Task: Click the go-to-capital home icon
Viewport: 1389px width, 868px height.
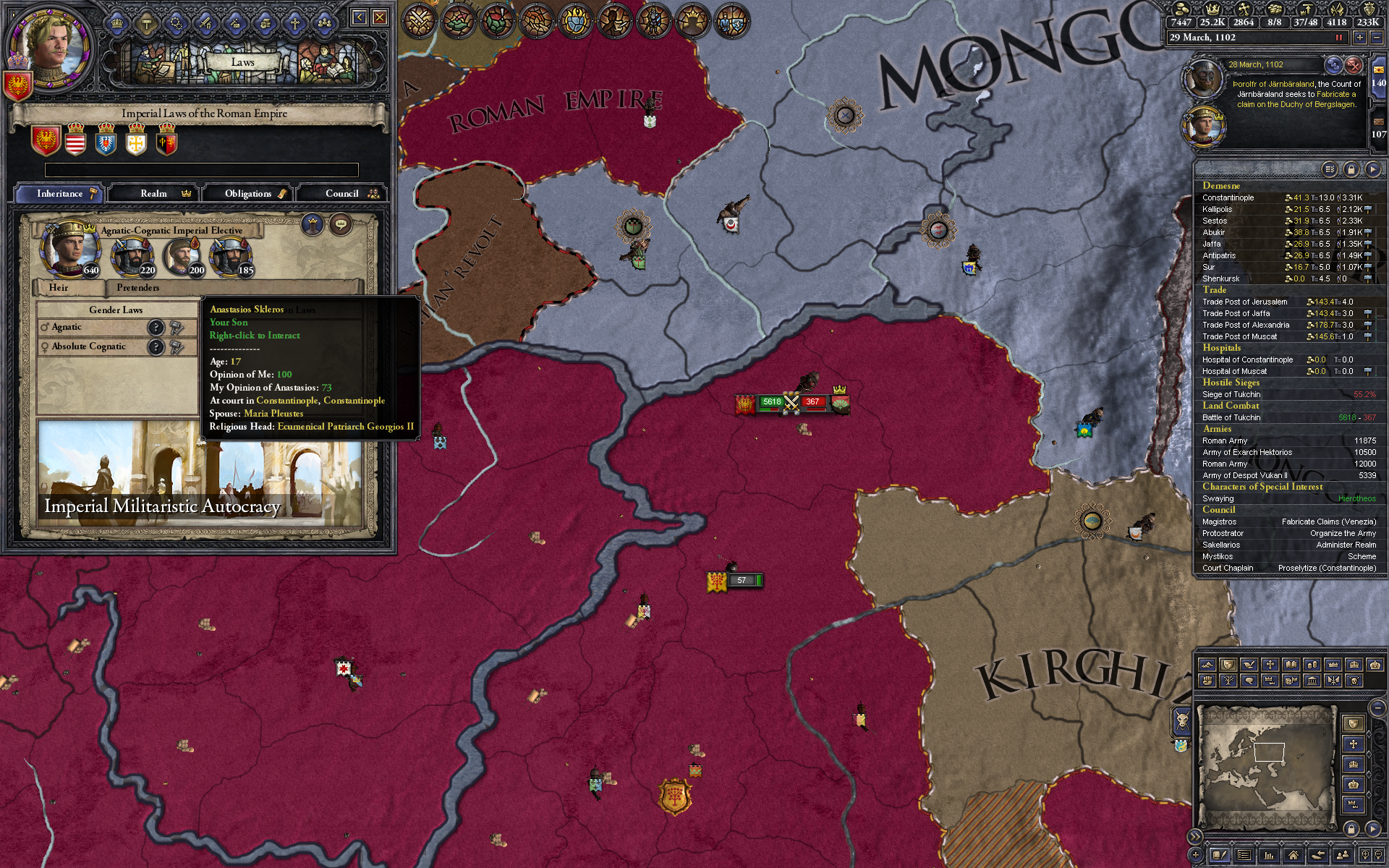Action: click(1294, 855)
